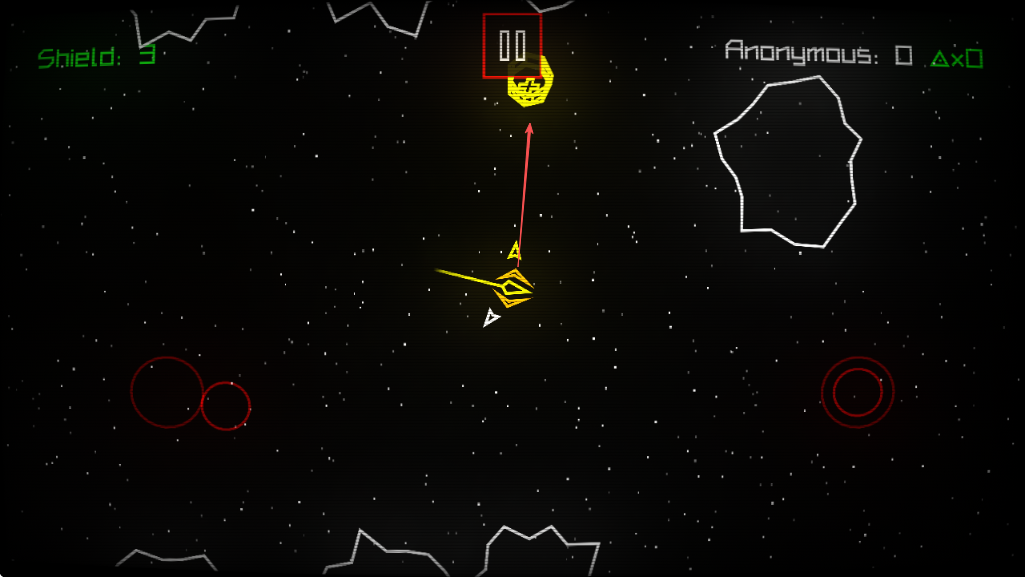Tap the concentric-circle fire button
Viewport: 1025px width, 577px height.
pos(857,392)
